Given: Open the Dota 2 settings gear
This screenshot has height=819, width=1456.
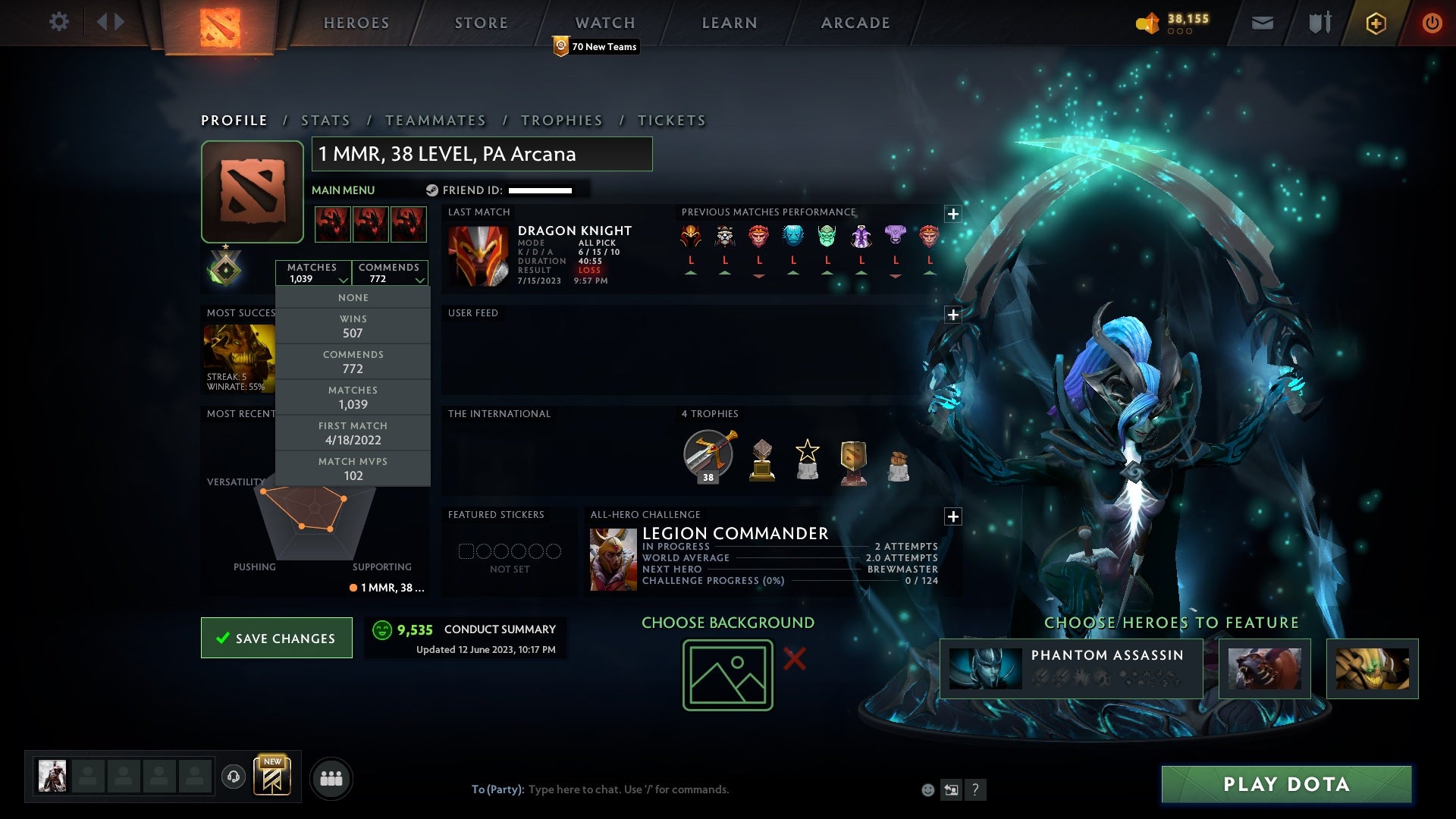Looking at the screenshot, I should [59, 22].
